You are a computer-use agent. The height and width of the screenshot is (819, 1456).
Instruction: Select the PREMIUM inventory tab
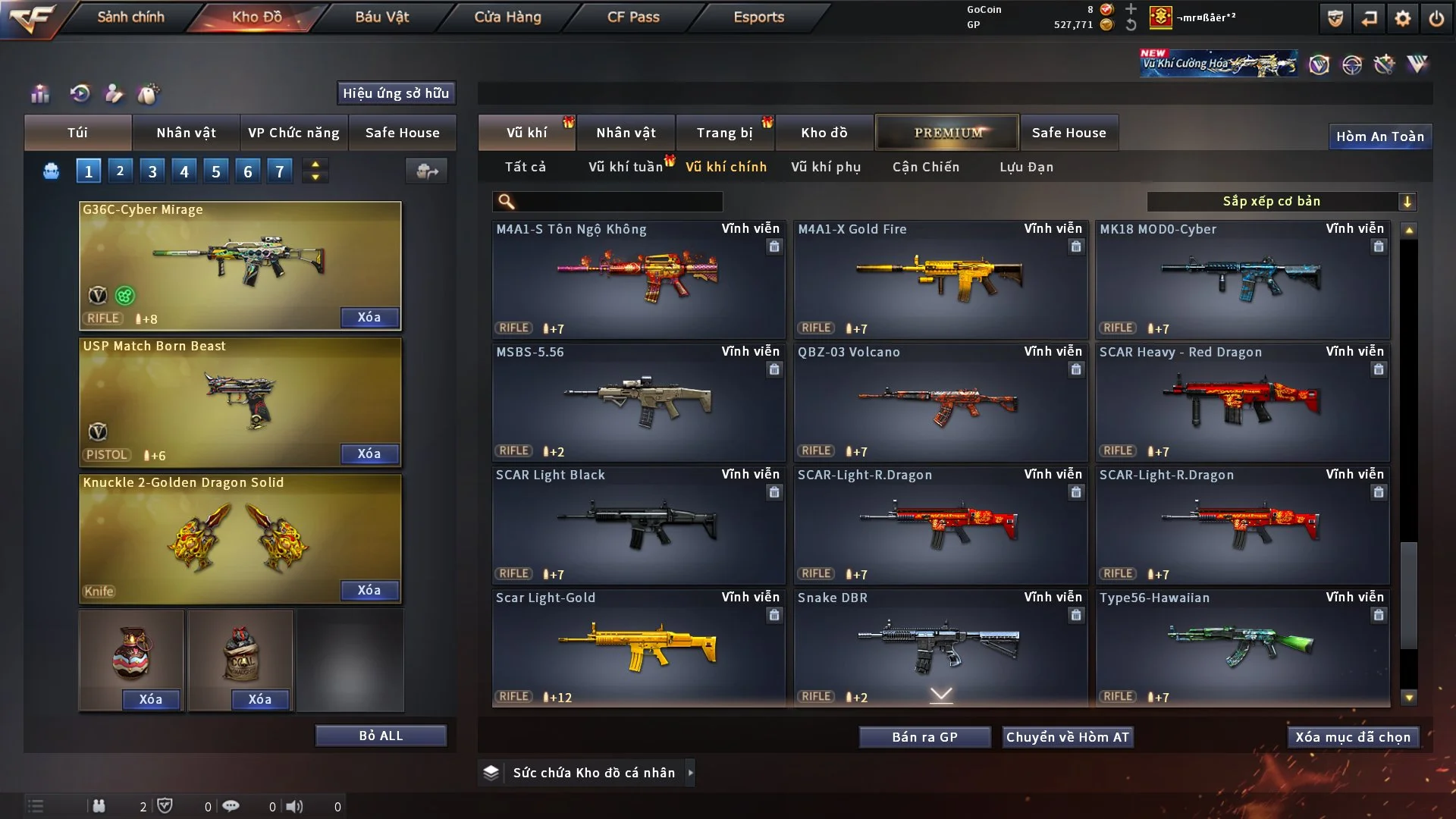pyautogui.click(x=948, y=133)
